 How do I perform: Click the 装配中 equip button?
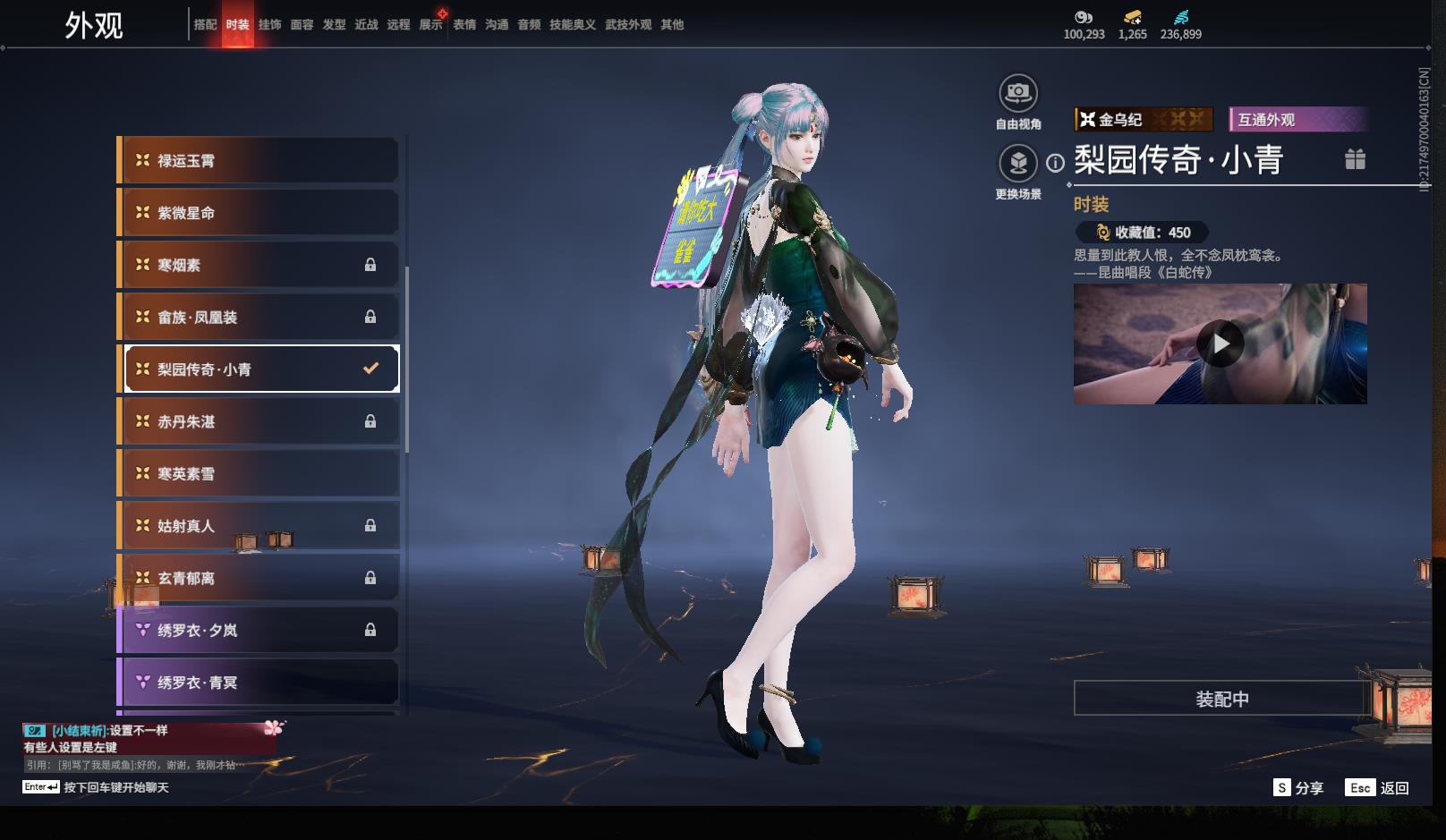(x=1221, y=699)
